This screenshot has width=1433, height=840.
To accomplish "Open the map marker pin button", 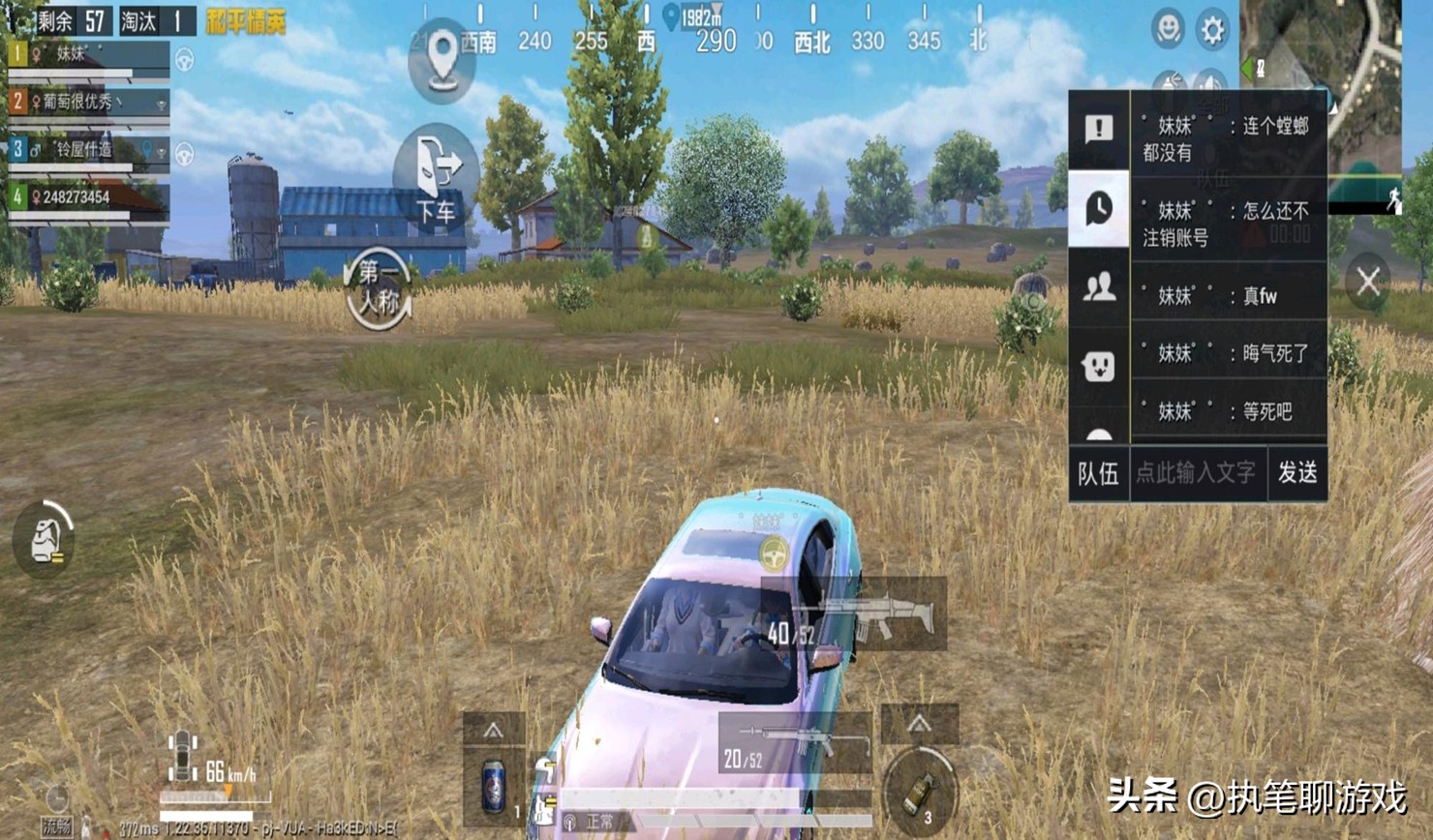I will point(442,60).
